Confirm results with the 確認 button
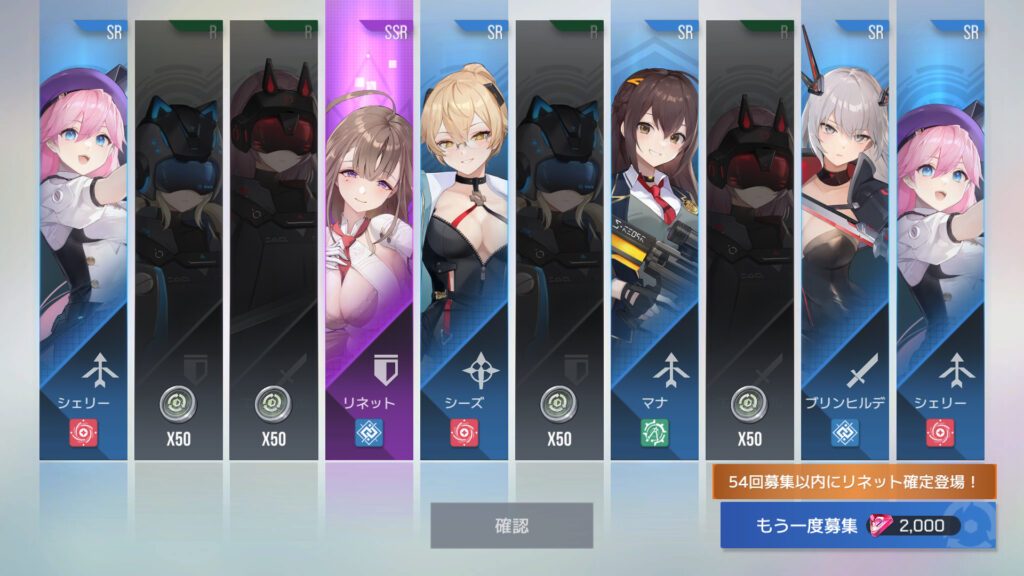1024x576 pixels. (511, 525)
